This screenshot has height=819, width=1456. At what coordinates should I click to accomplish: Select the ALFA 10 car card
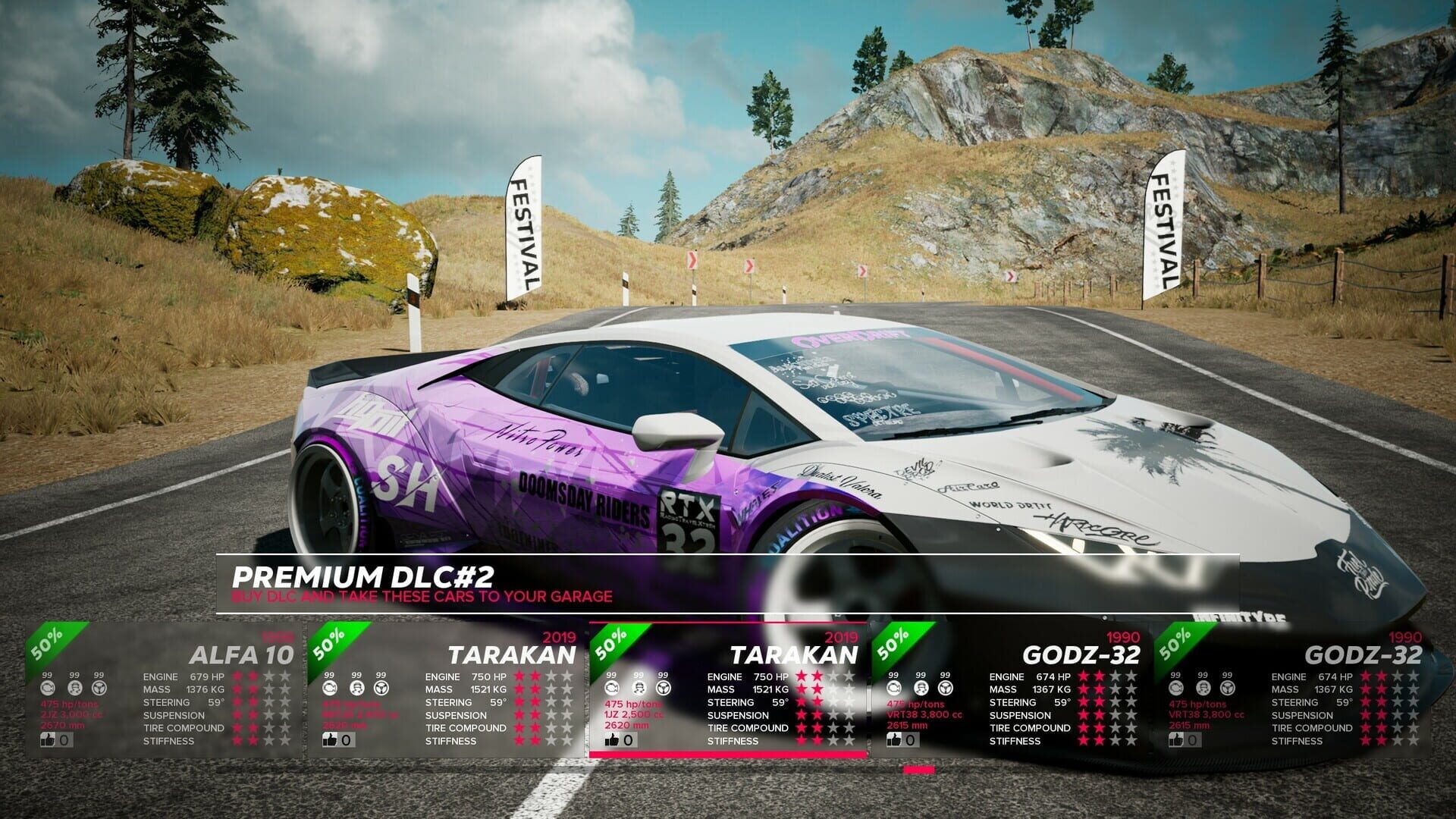pos(165,690)
